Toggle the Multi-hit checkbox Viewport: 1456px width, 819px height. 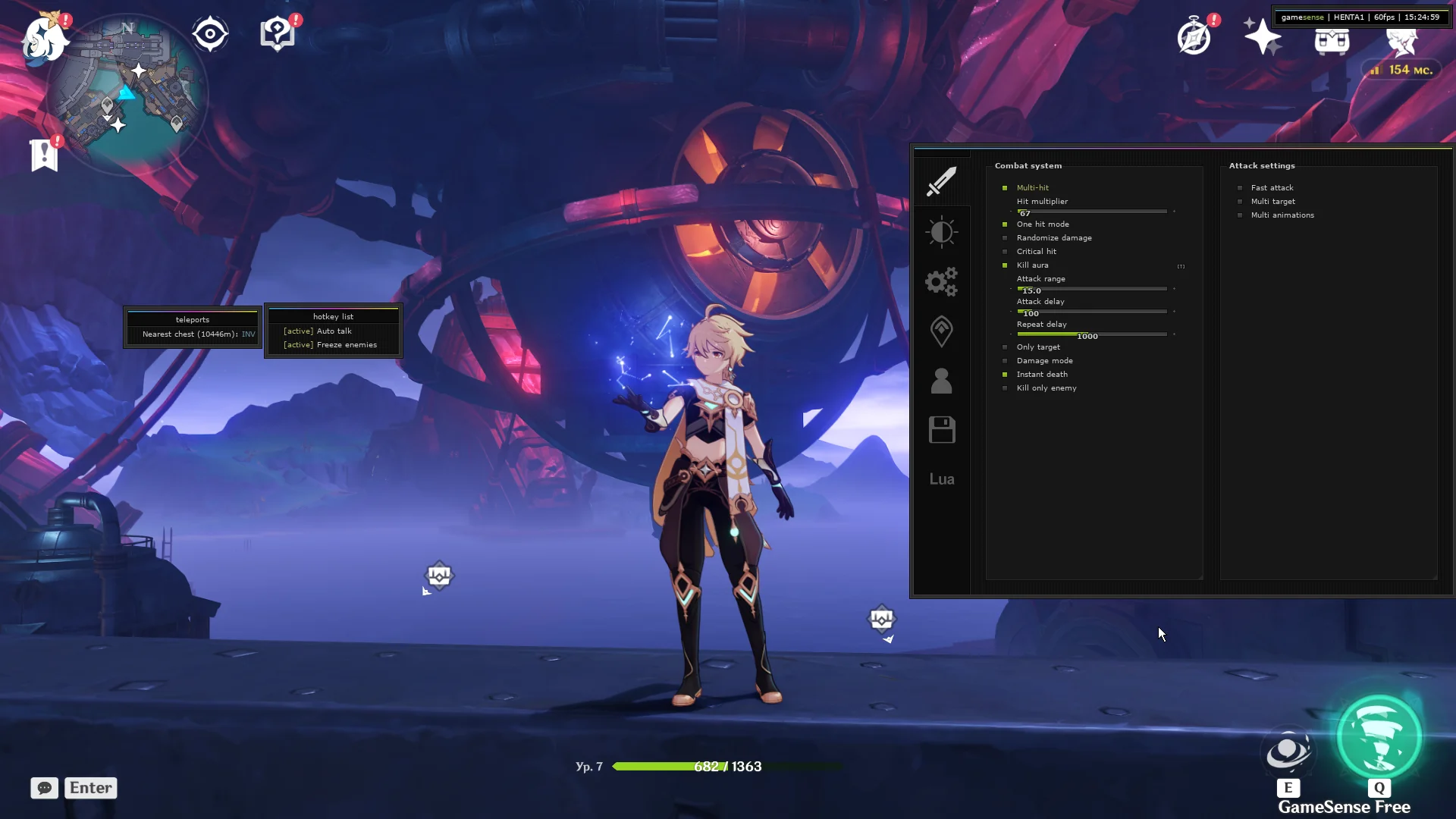click(1005, 188)
